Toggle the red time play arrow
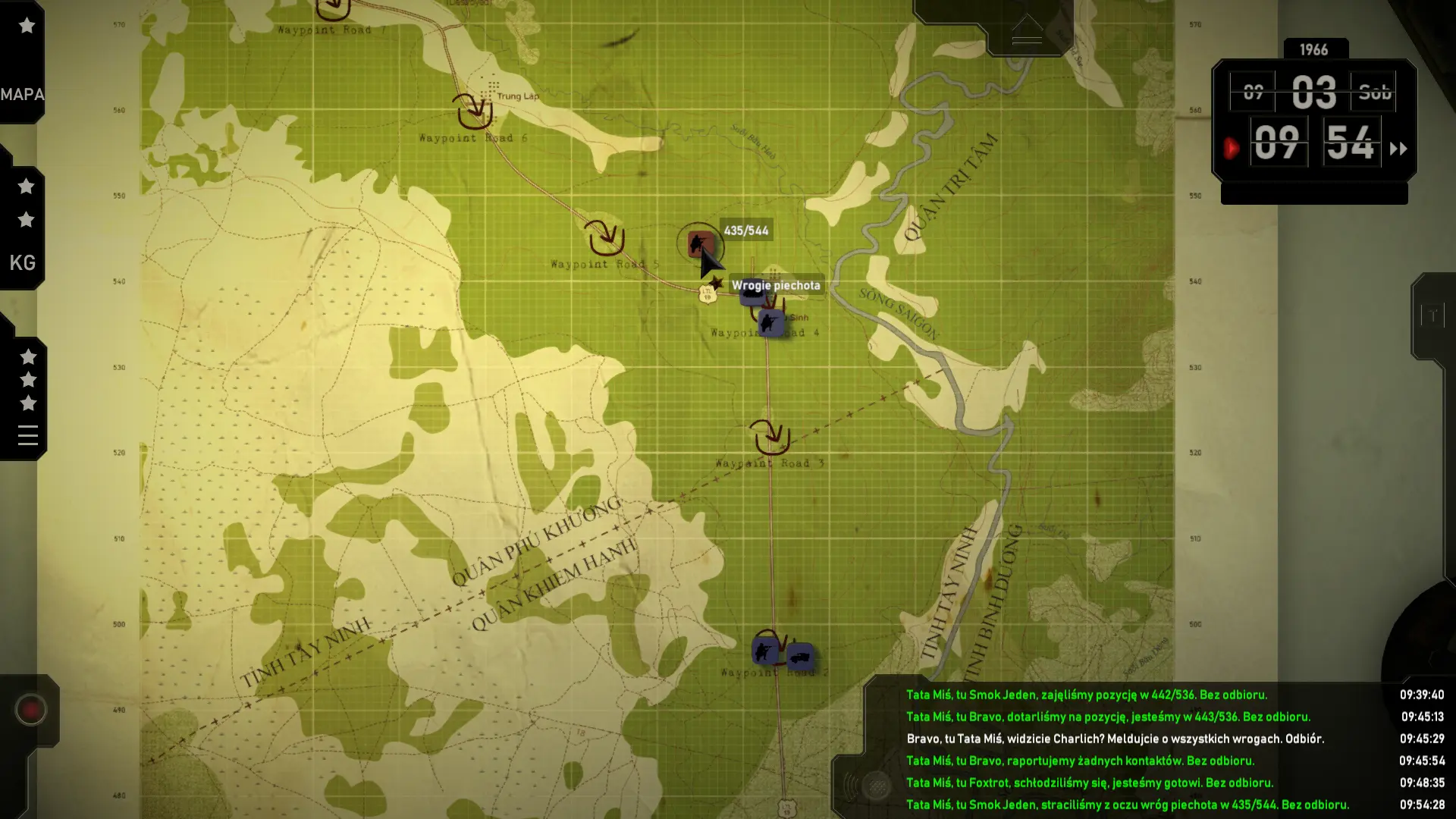Viewport: 1456px width, 819px height. tap(1232, 148)
